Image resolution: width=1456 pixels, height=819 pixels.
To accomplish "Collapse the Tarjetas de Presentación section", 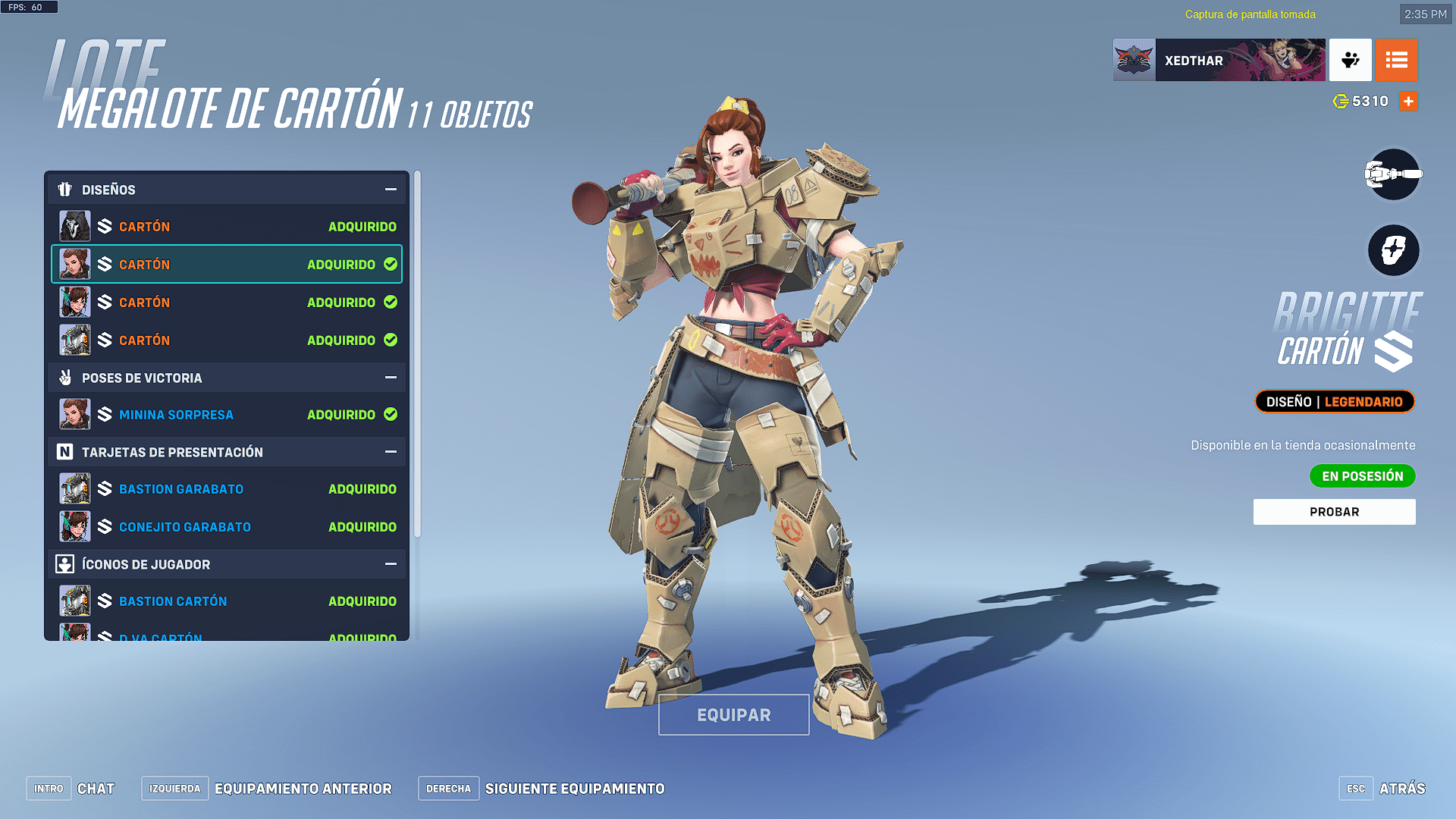I will click(x=391, y=452).
